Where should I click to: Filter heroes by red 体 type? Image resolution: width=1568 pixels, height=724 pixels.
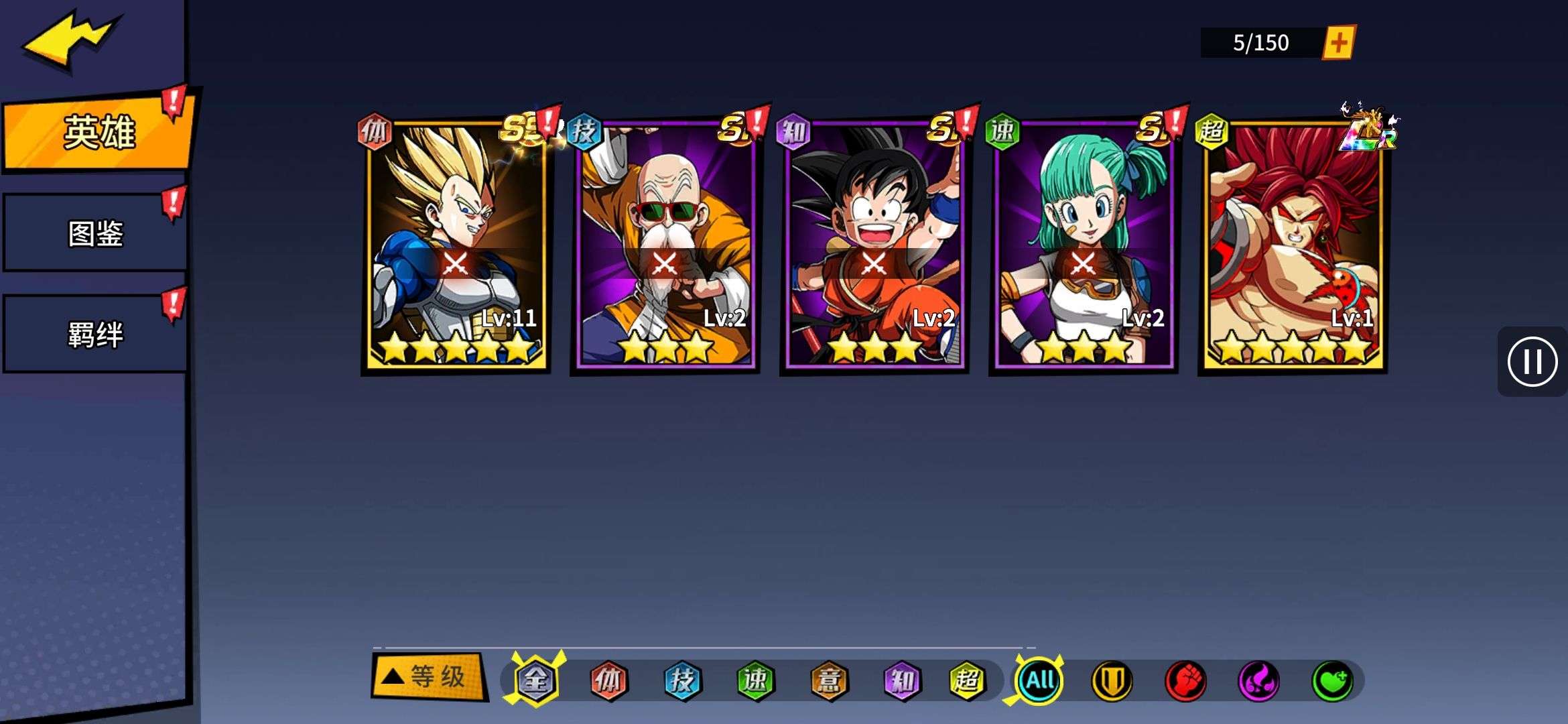pyautogui.click(x=608, y=680)
